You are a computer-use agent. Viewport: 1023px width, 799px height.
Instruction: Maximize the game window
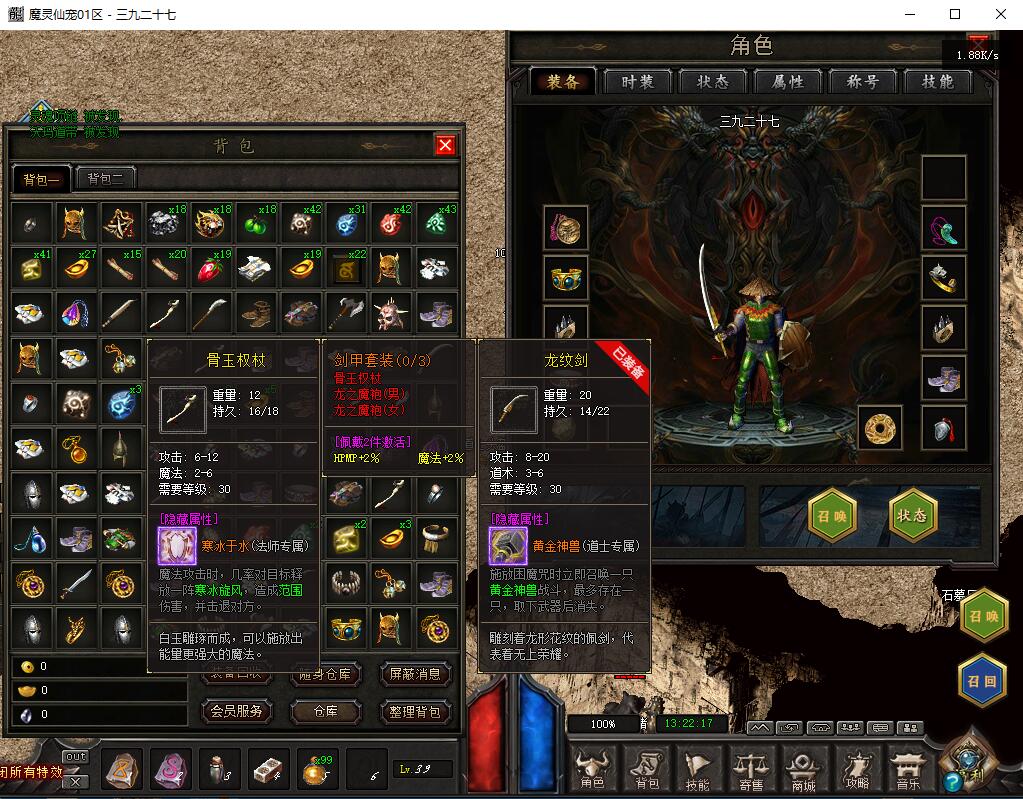click(955, 14)
